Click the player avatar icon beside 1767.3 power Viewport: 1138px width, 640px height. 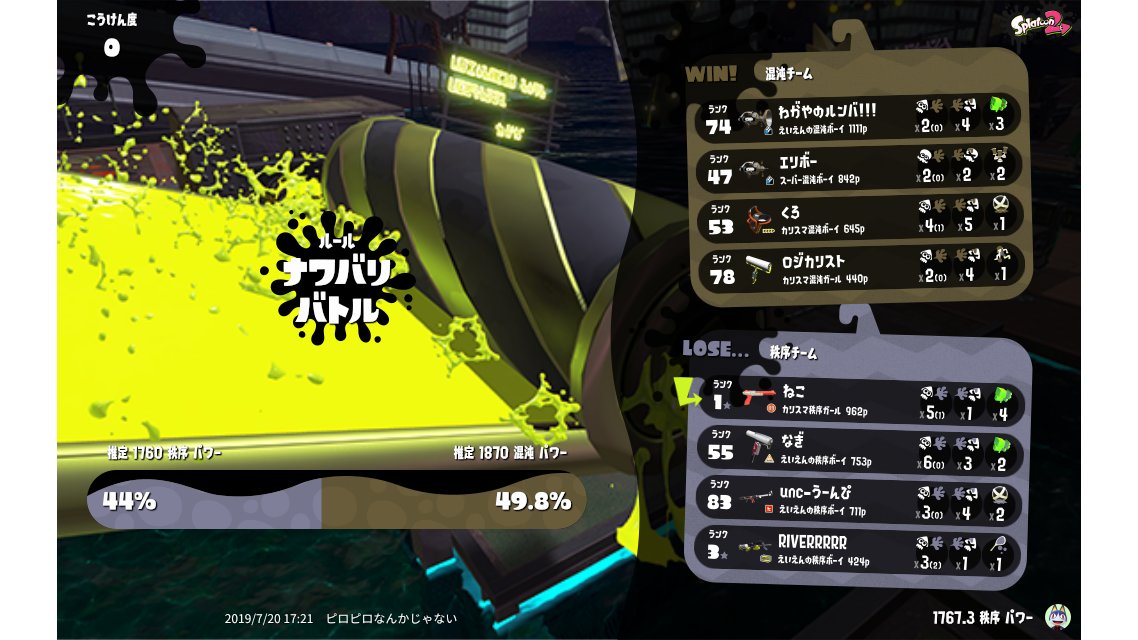pos(1056,616)
